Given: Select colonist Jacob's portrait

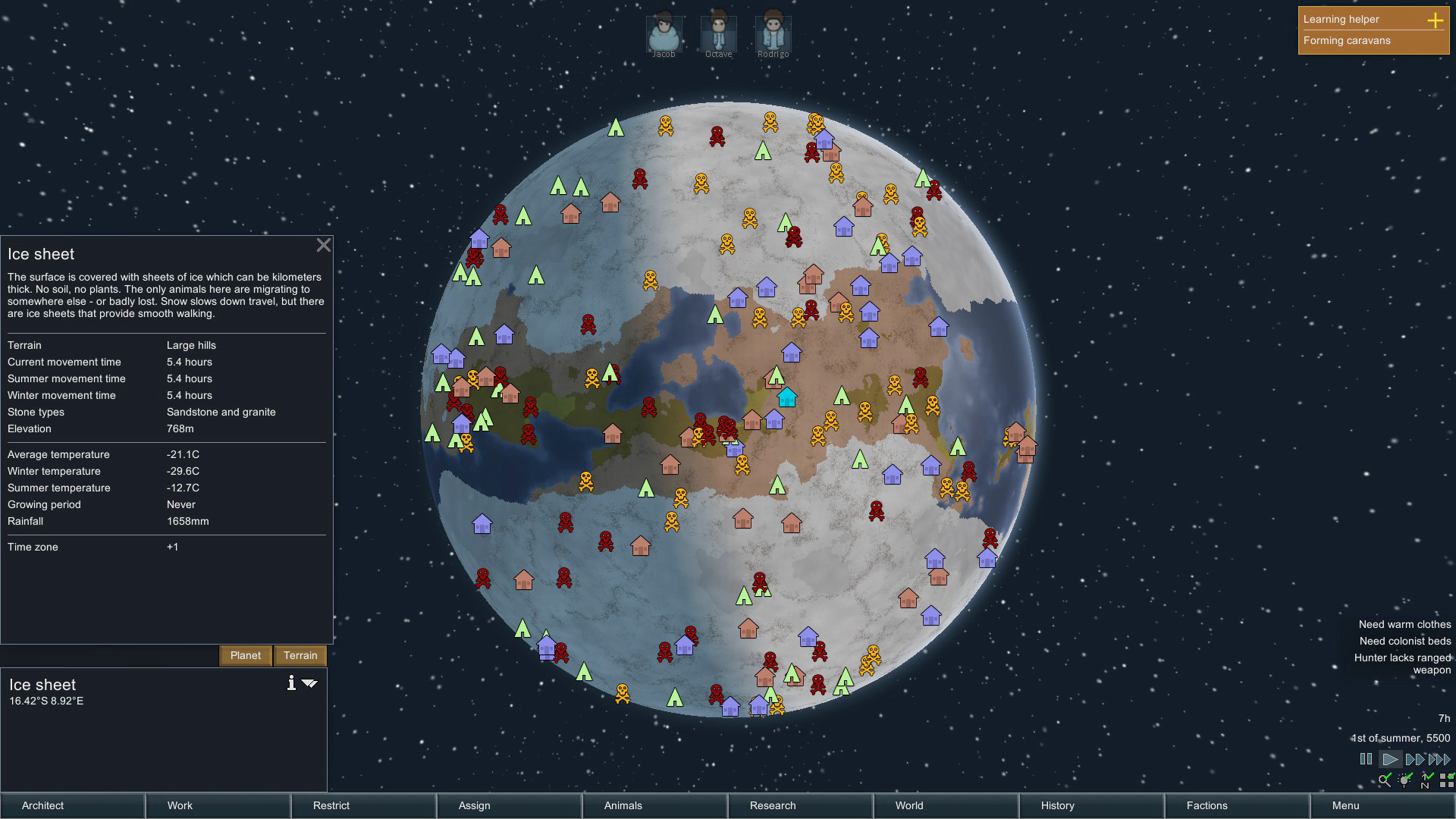Looking at the screenshot, I should click(x=664, y=32).
